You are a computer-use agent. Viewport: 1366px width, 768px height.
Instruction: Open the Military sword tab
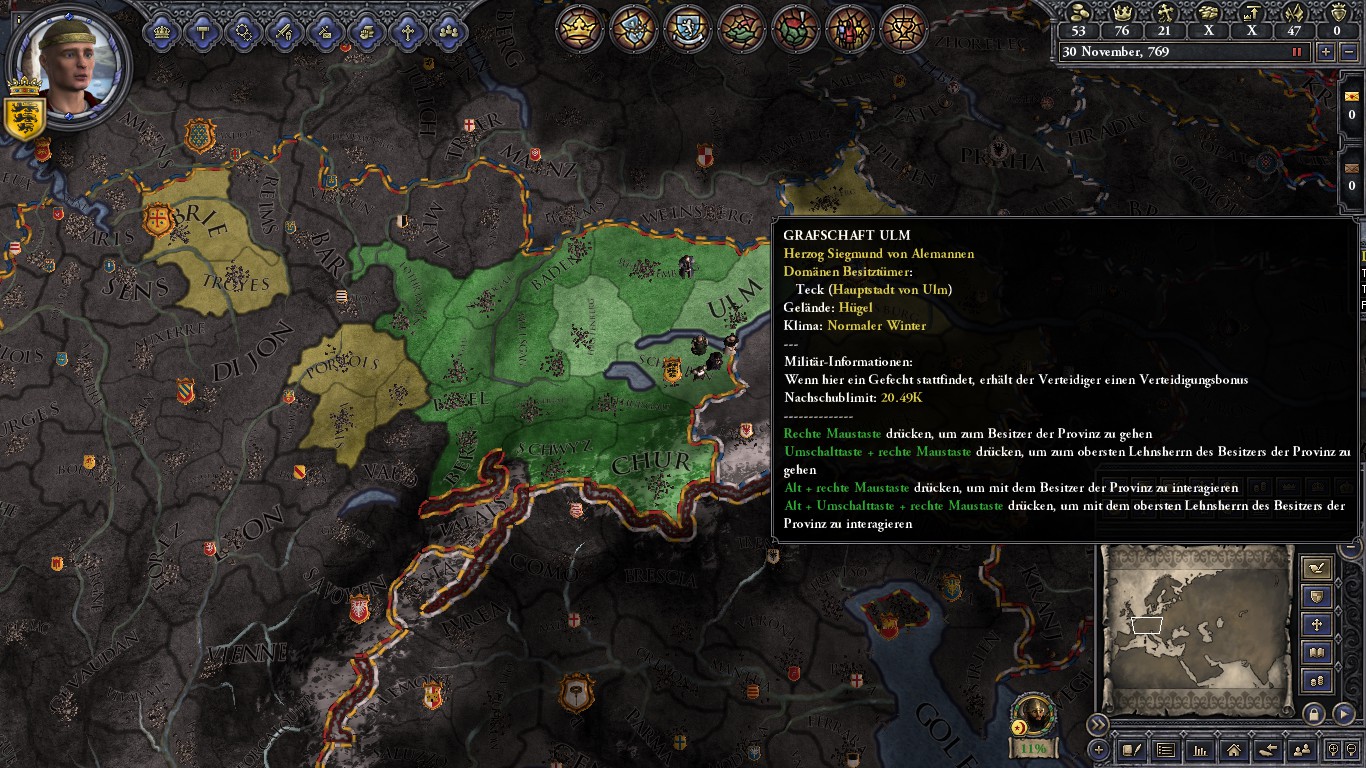point(284,31)
